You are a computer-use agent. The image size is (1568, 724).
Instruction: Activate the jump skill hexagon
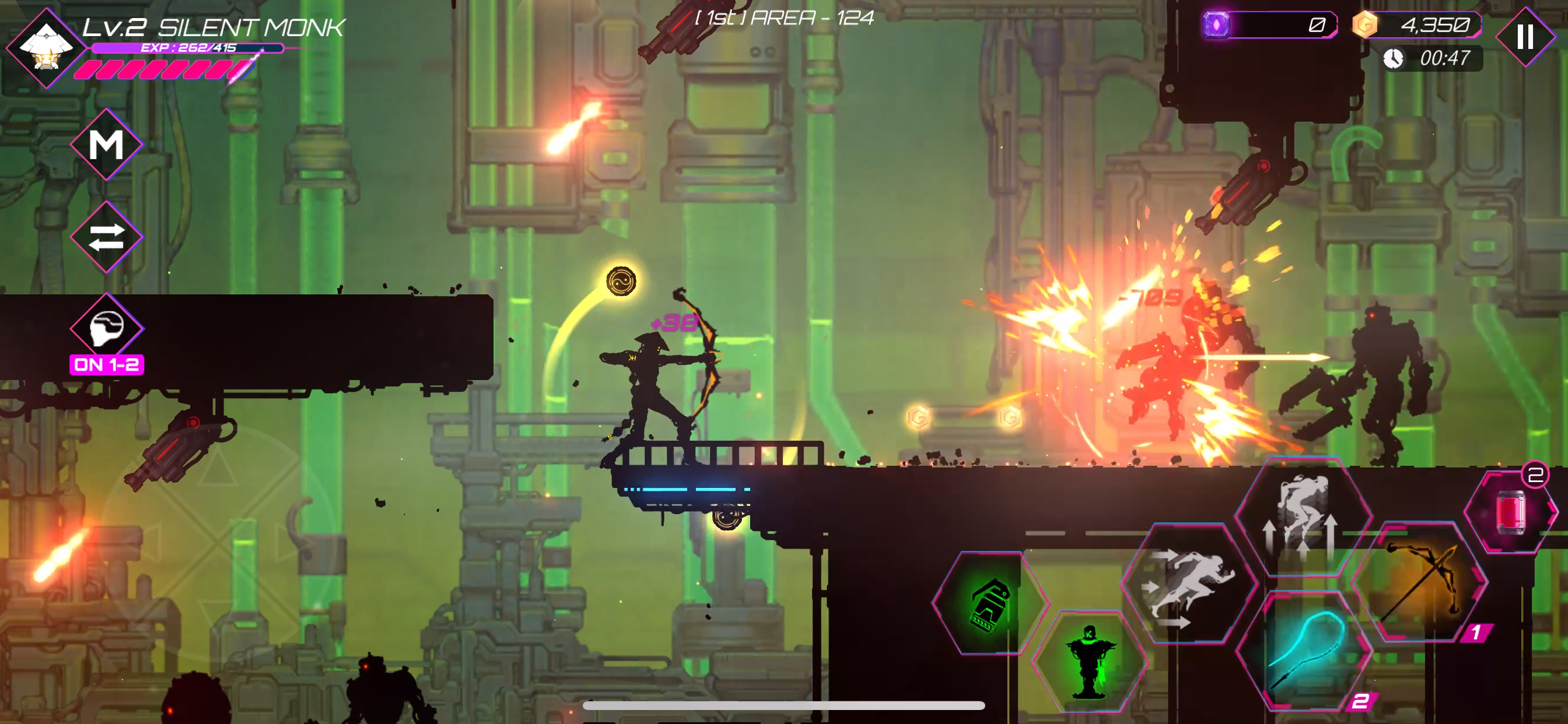(x=1303, y=517)
